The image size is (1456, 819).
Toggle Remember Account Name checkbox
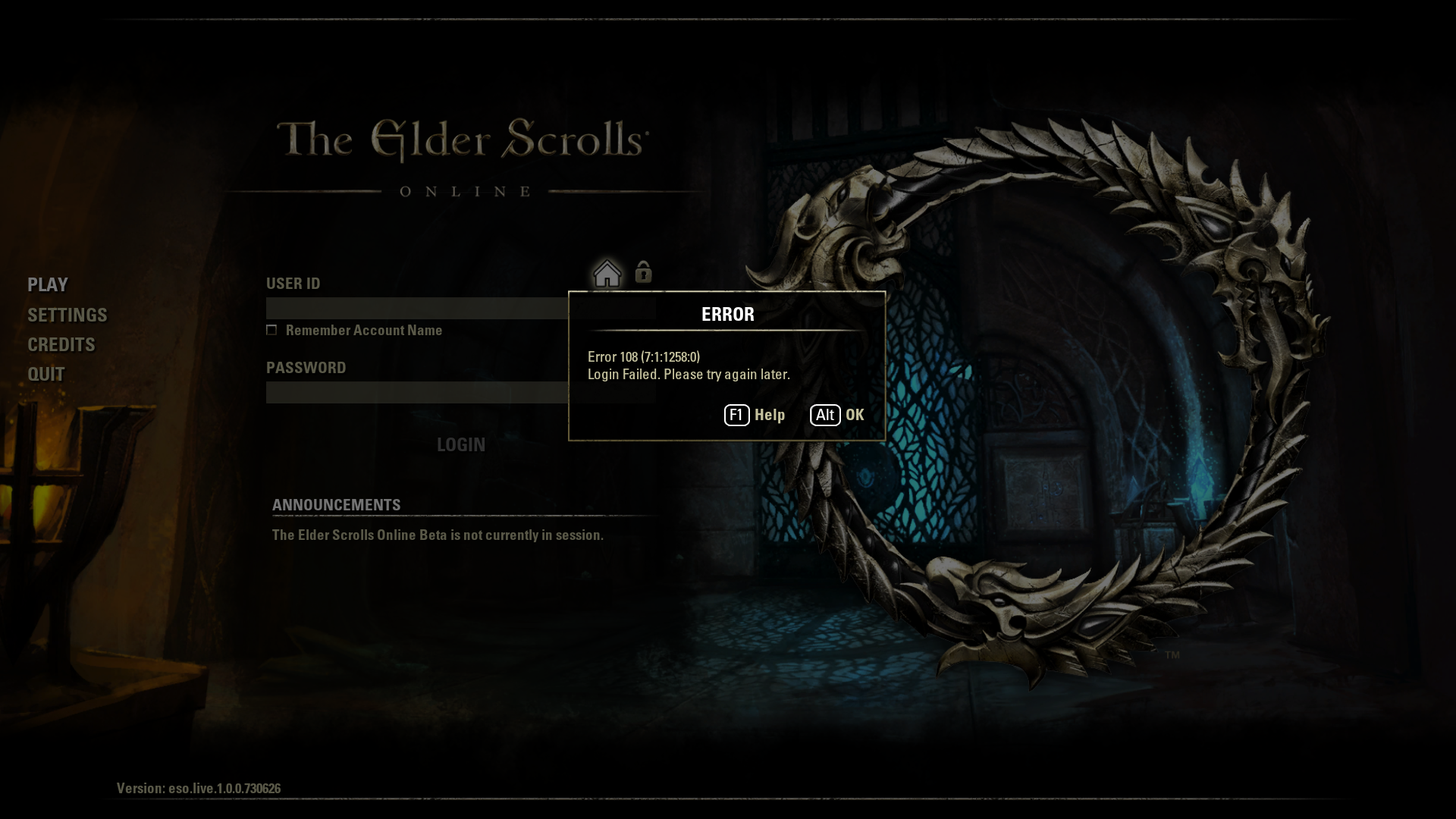click(x=271, y=330)
